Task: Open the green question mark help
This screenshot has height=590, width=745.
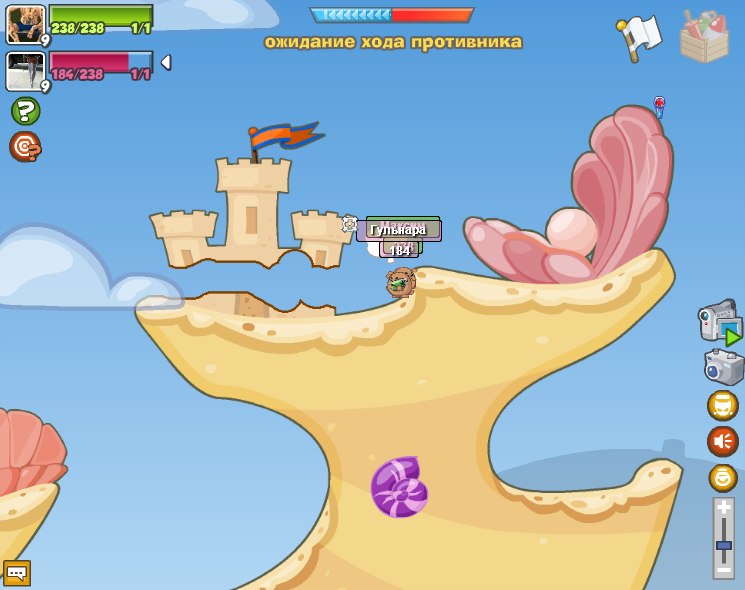Action: click(25, 111)
